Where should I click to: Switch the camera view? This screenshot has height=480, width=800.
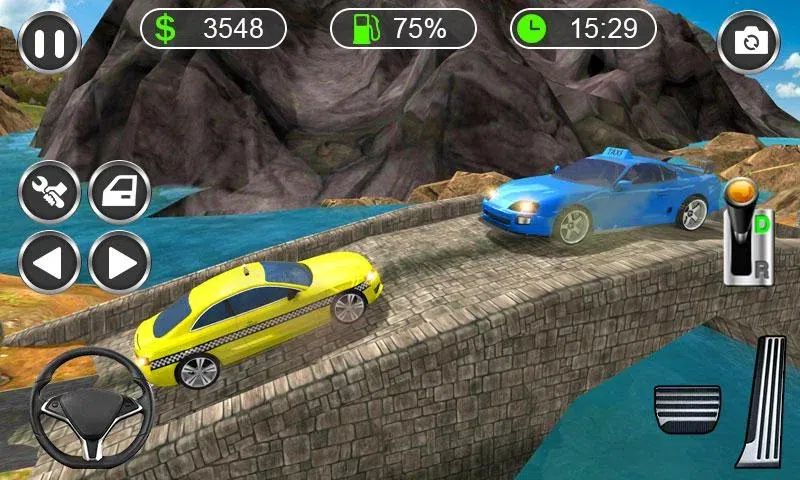pos(749,42)
